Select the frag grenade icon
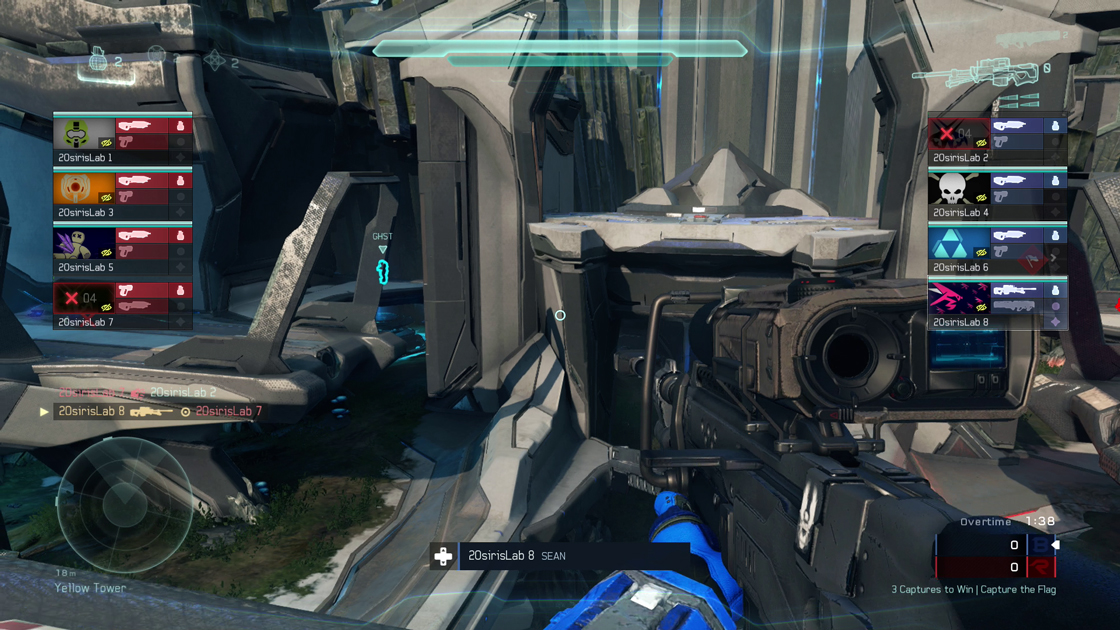Viewport: 1120px width, 630px height. click(98, 61)
